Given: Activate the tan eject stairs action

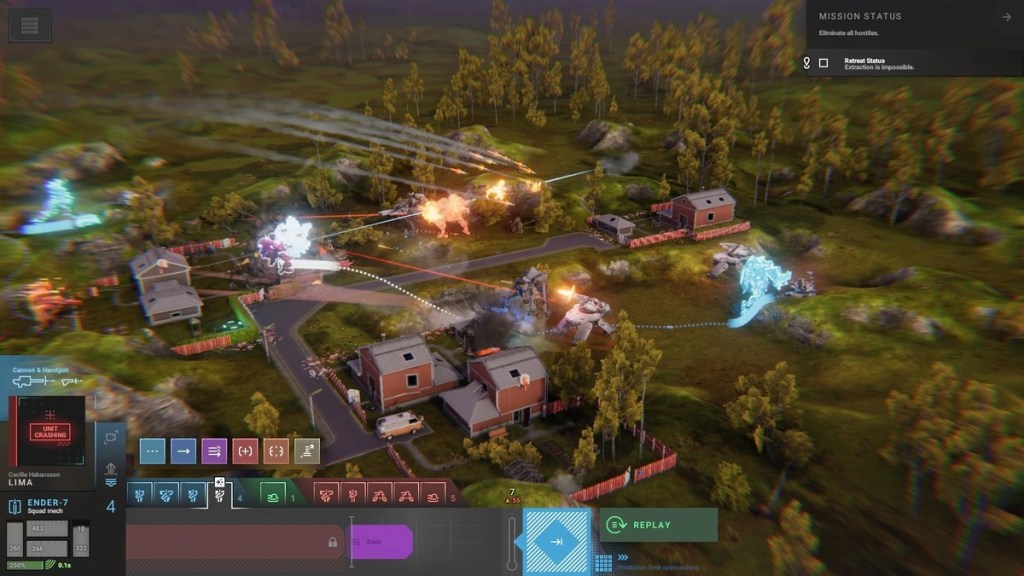Looking at the screenshot, I should pyautogui.click(x=307, y=451).
